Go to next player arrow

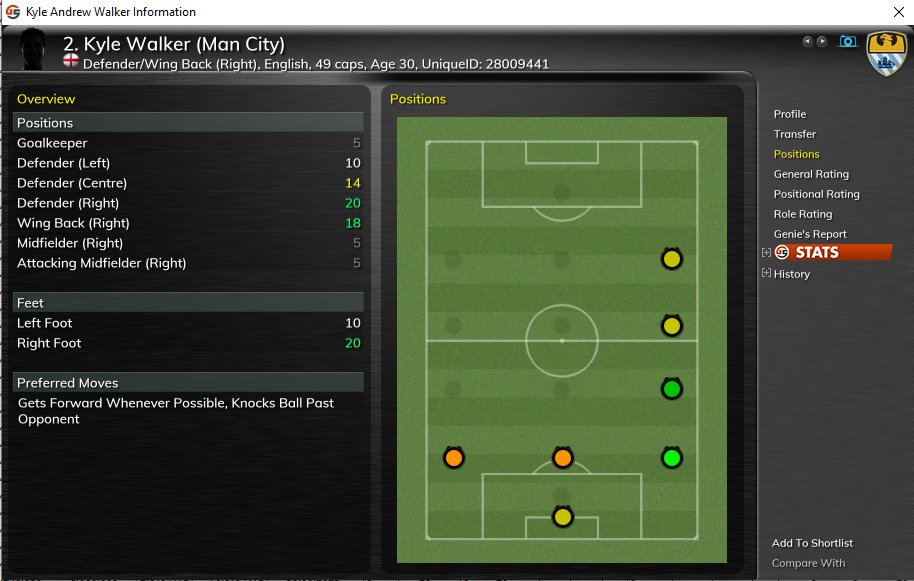pyautogui.click(x=822, y=41)
